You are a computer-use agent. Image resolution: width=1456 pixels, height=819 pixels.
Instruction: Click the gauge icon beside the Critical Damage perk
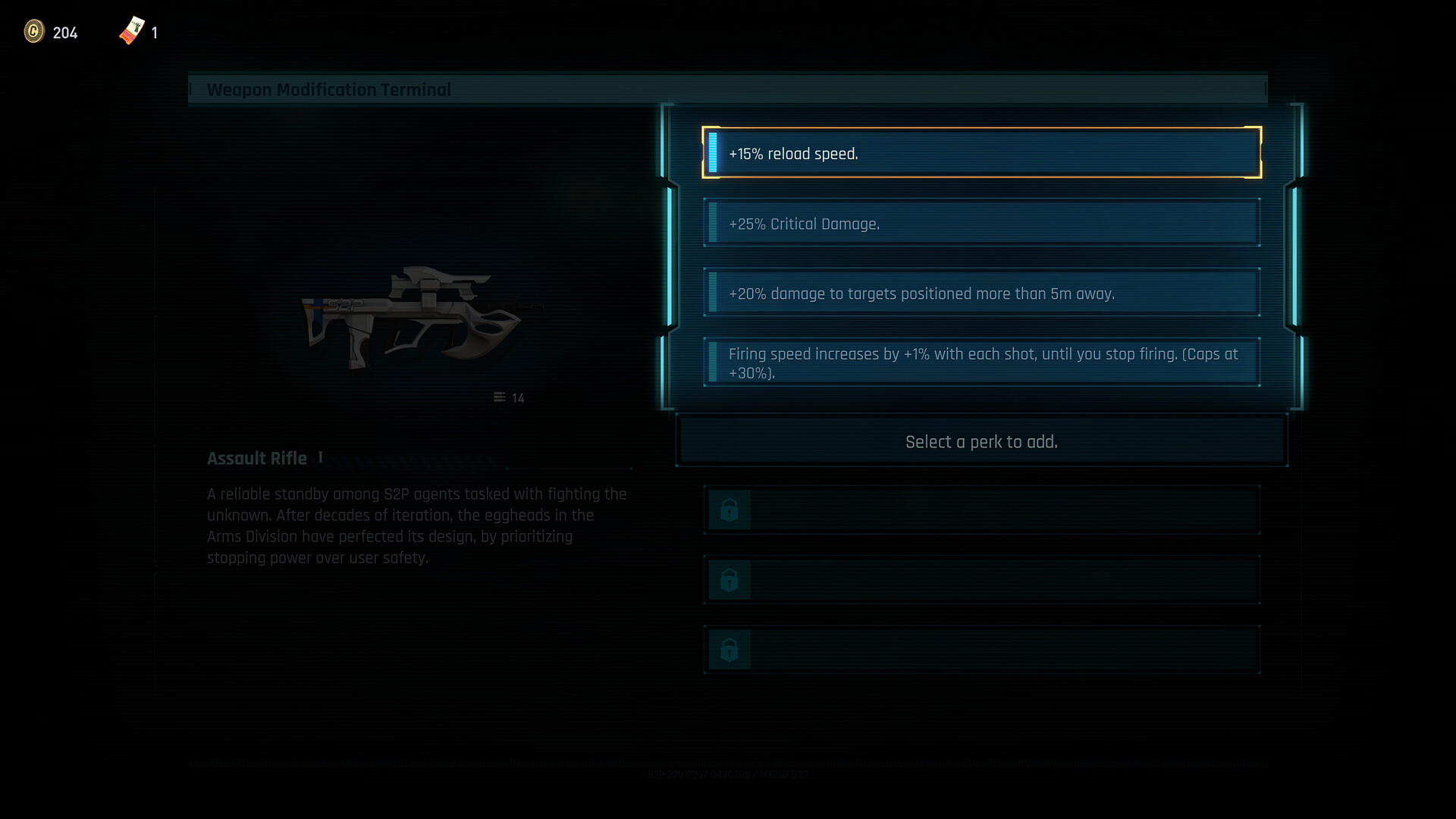click(714, 222)
